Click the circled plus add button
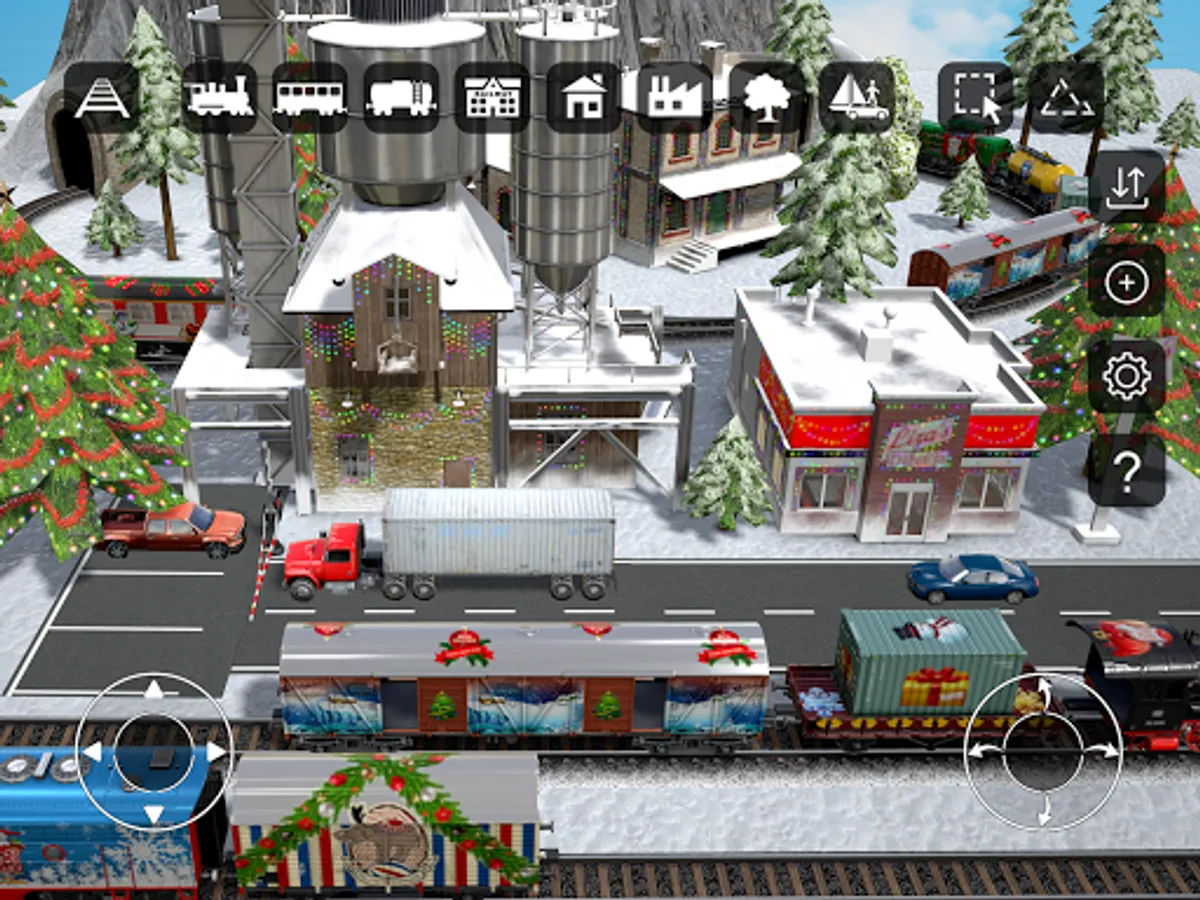This screenshot has width=1200, height=900. [x=1127, y=282]
